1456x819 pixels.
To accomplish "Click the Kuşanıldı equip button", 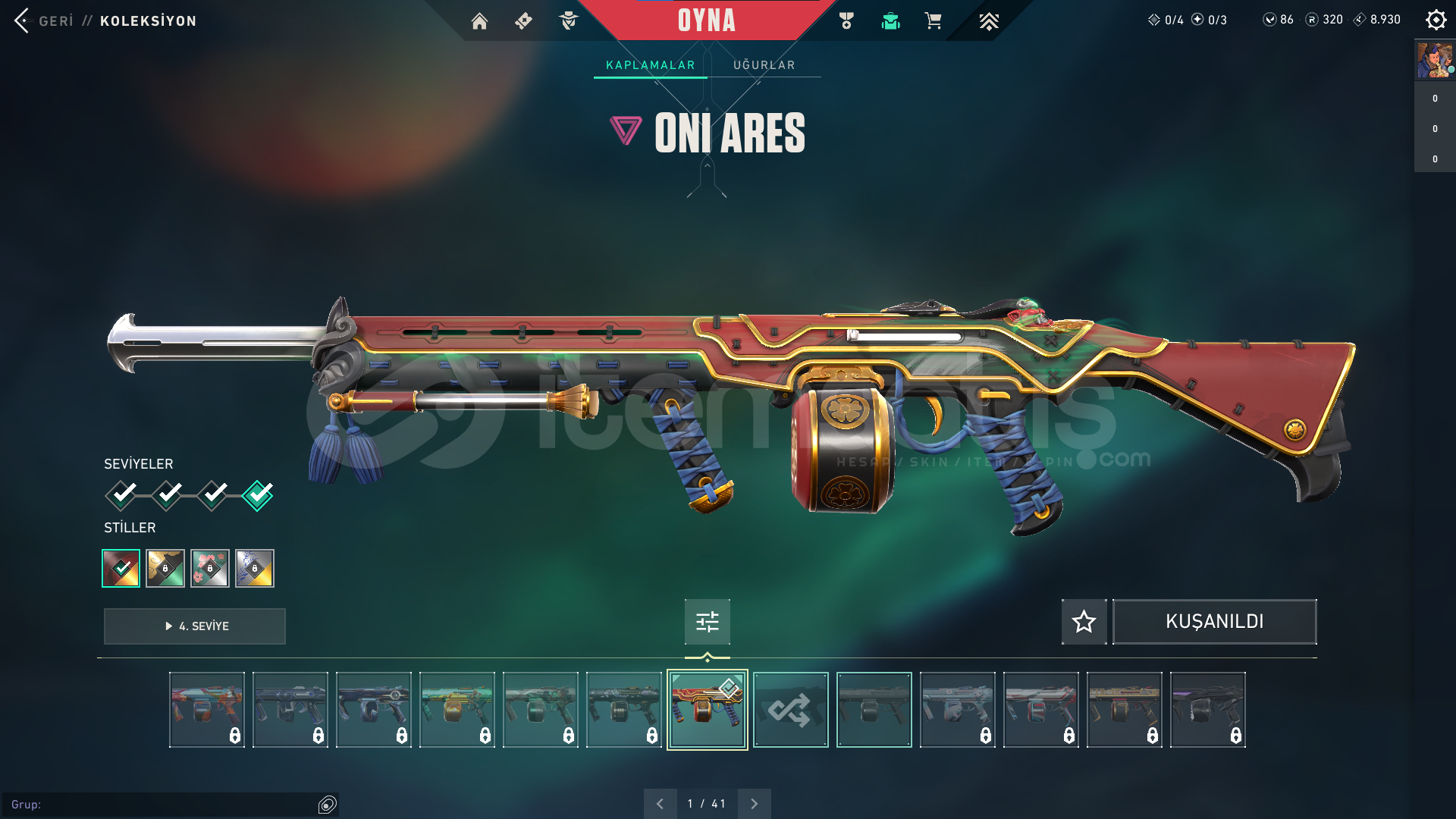I will [1214, 622].
